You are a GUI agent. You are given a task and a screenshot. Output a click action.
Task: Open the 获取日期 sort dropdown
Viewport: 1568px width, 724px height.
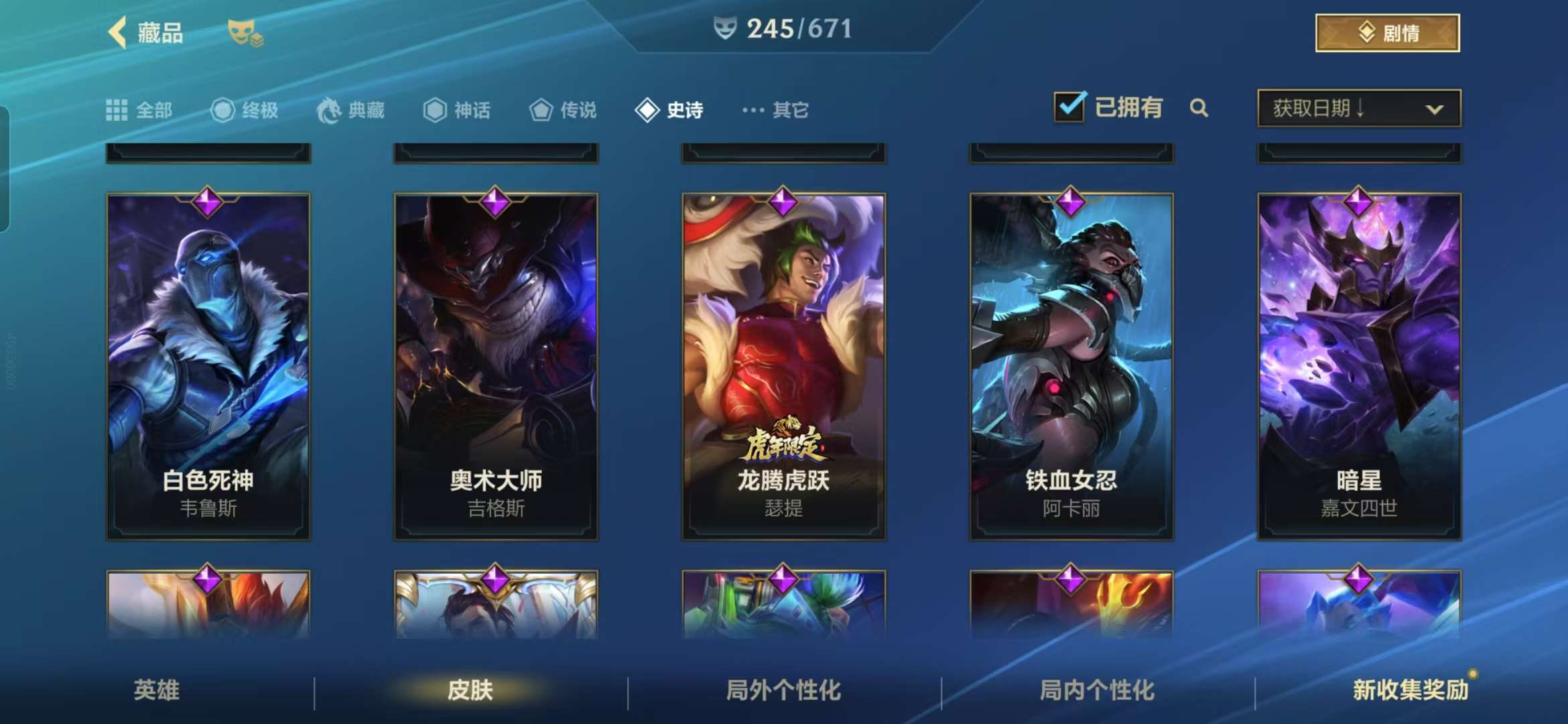1359,108
